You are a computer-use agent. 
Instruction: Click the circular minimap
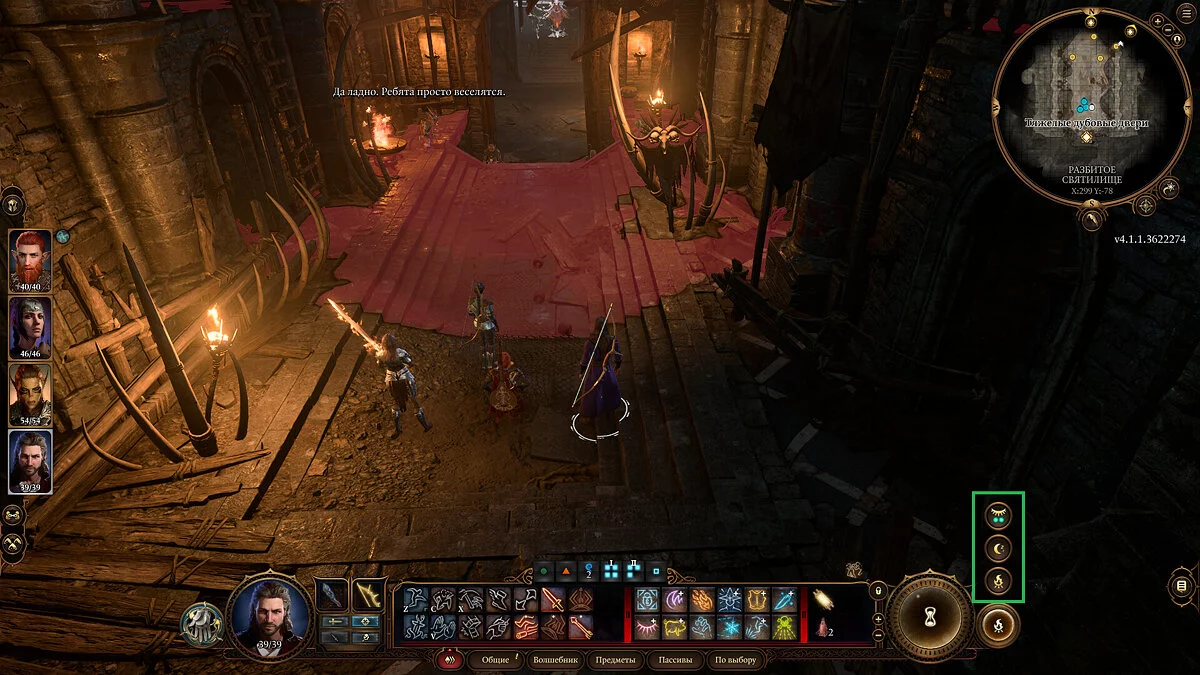(x=1085, y=100)
